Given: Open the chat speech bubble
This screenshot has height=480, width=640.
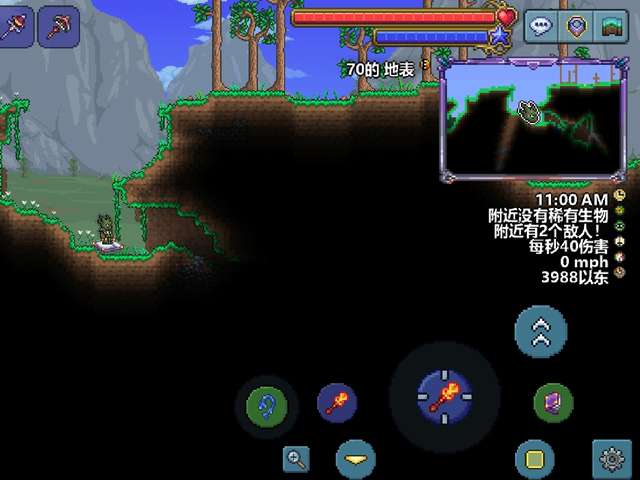Looking at the screenshot, I should [x=541, y=27].
